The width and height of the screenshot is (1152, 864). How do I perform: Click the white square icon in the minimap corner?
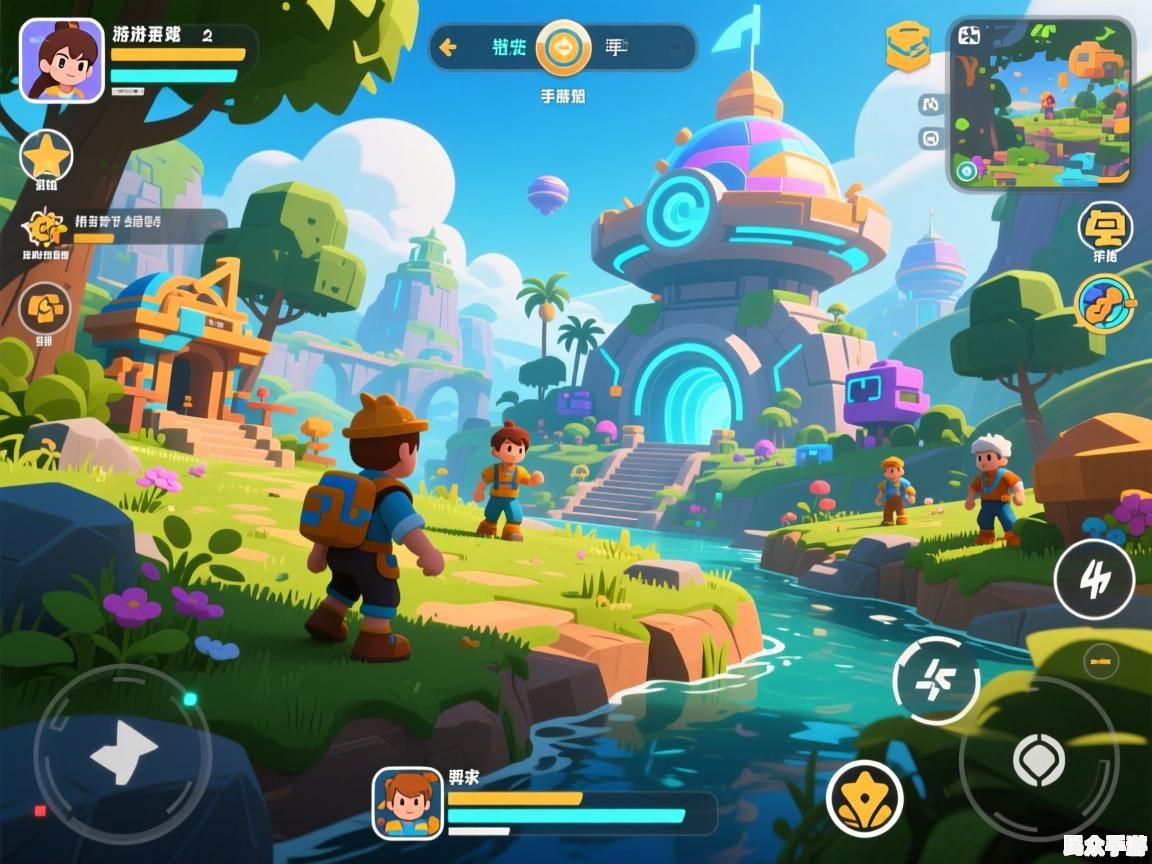(x=969, y=37)
